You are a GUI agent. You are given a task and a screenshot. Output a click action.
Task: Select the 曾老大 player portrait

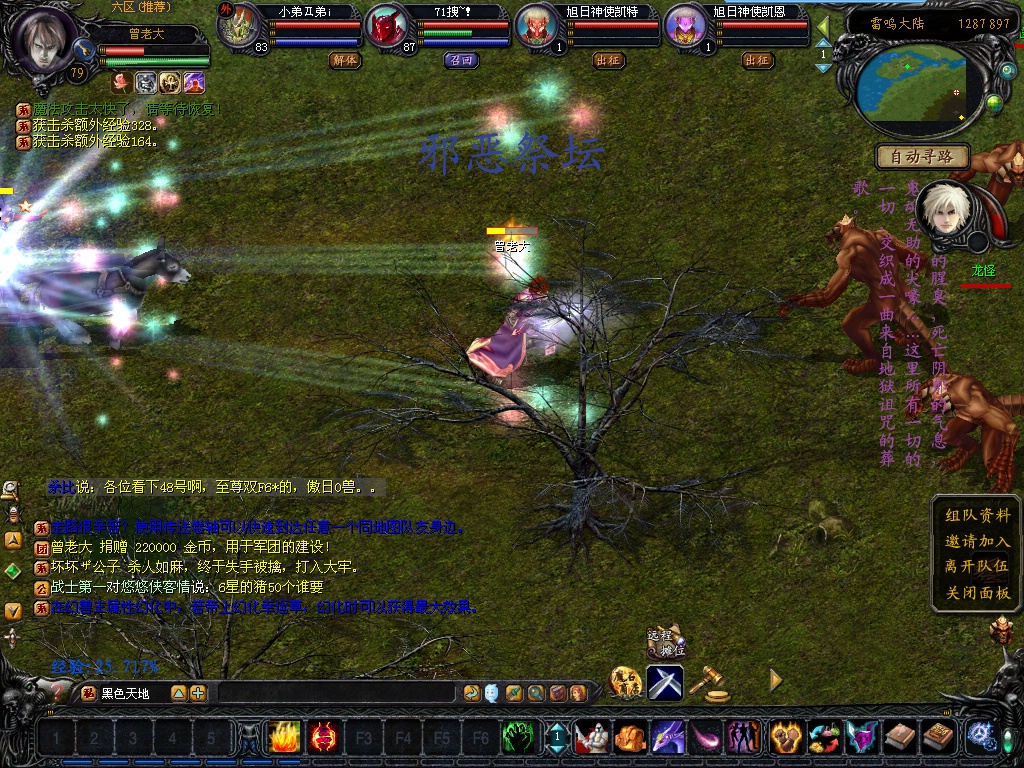coord(43,40)
